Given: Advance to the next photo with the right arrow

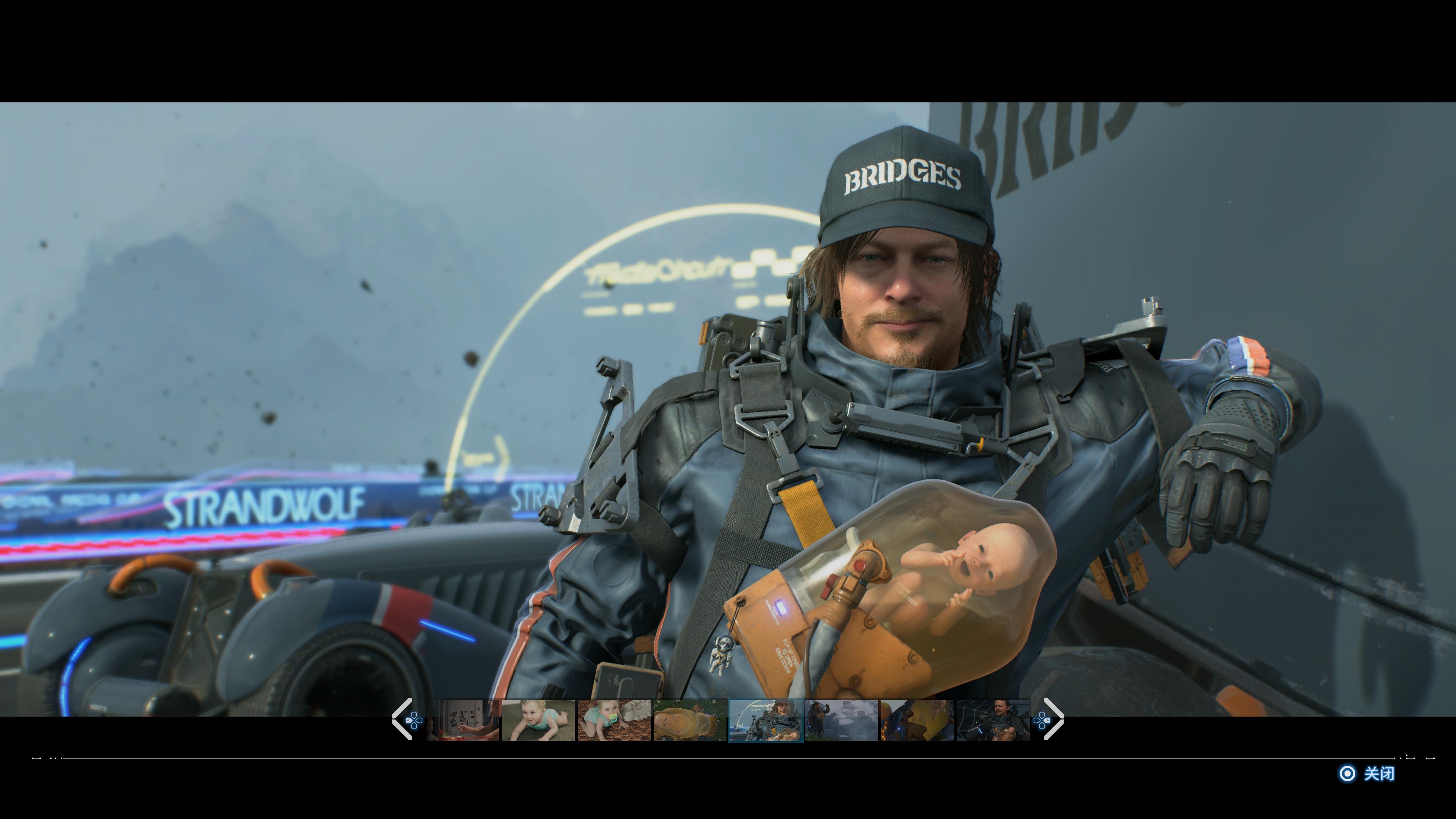Looking at the screenshot, I should click(x=1054, y=719).
